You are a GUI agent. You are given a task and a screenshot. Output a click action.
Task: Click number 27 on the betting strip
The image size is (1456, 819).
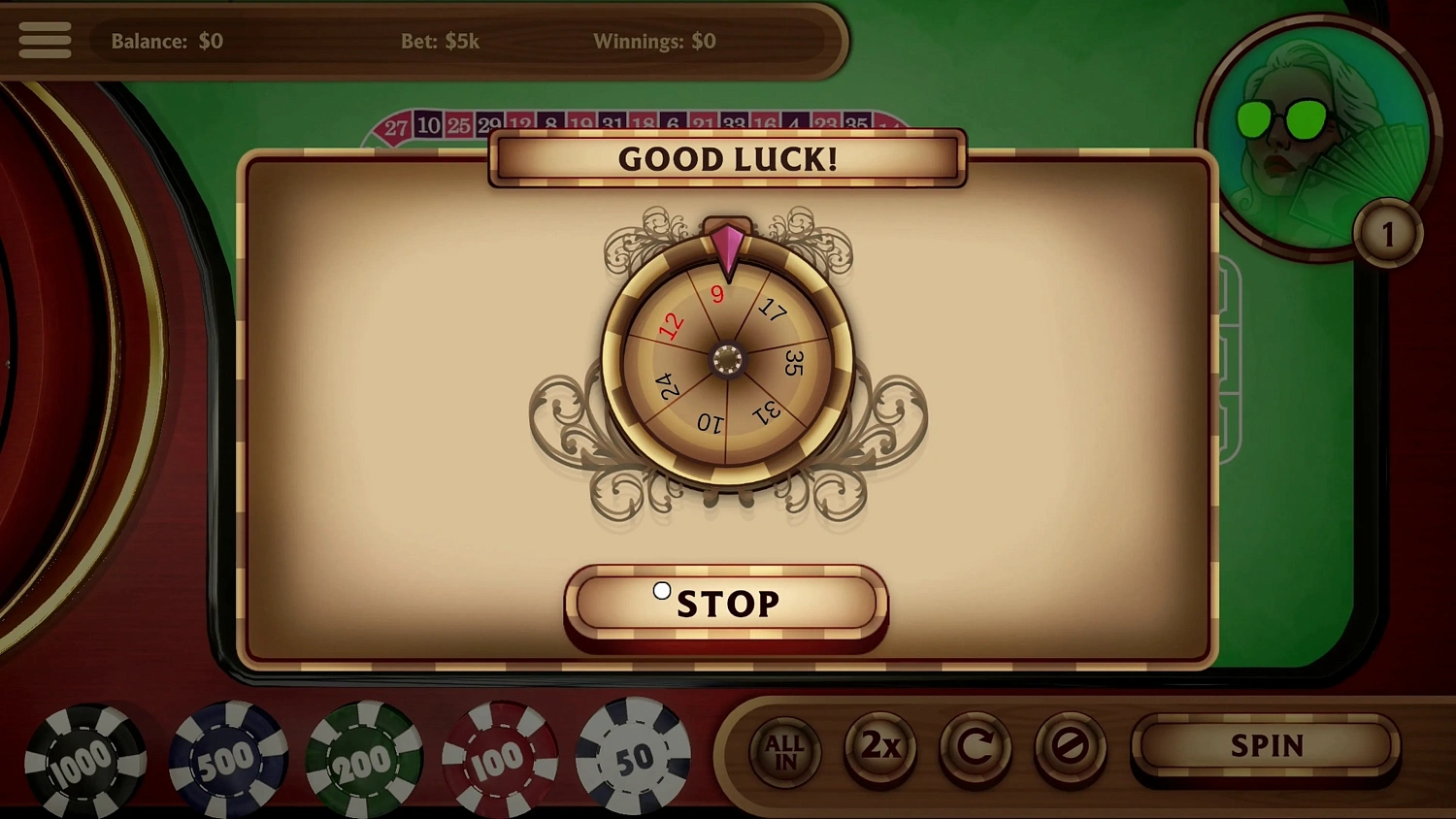[396, 126]
